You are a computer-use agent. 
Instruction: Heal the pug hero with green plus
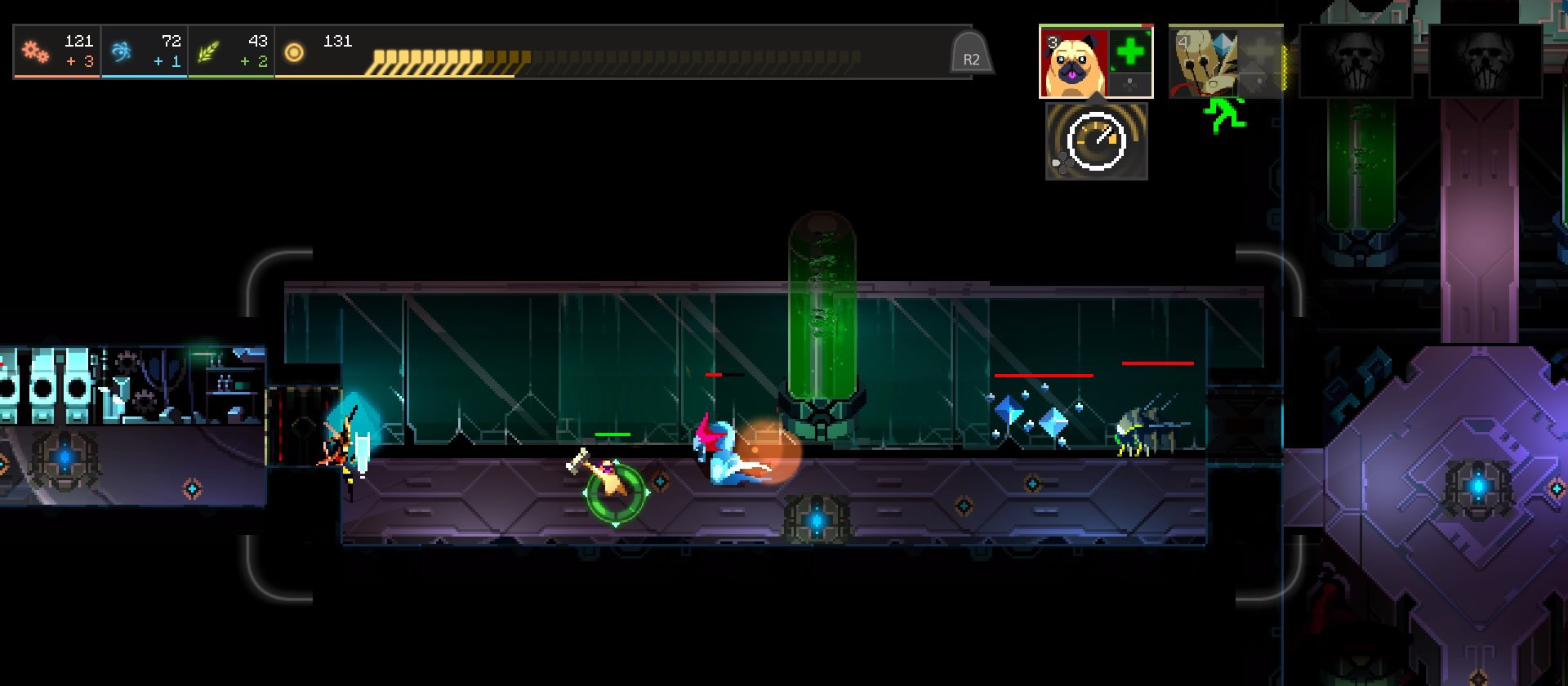[x=1130, y=51]
